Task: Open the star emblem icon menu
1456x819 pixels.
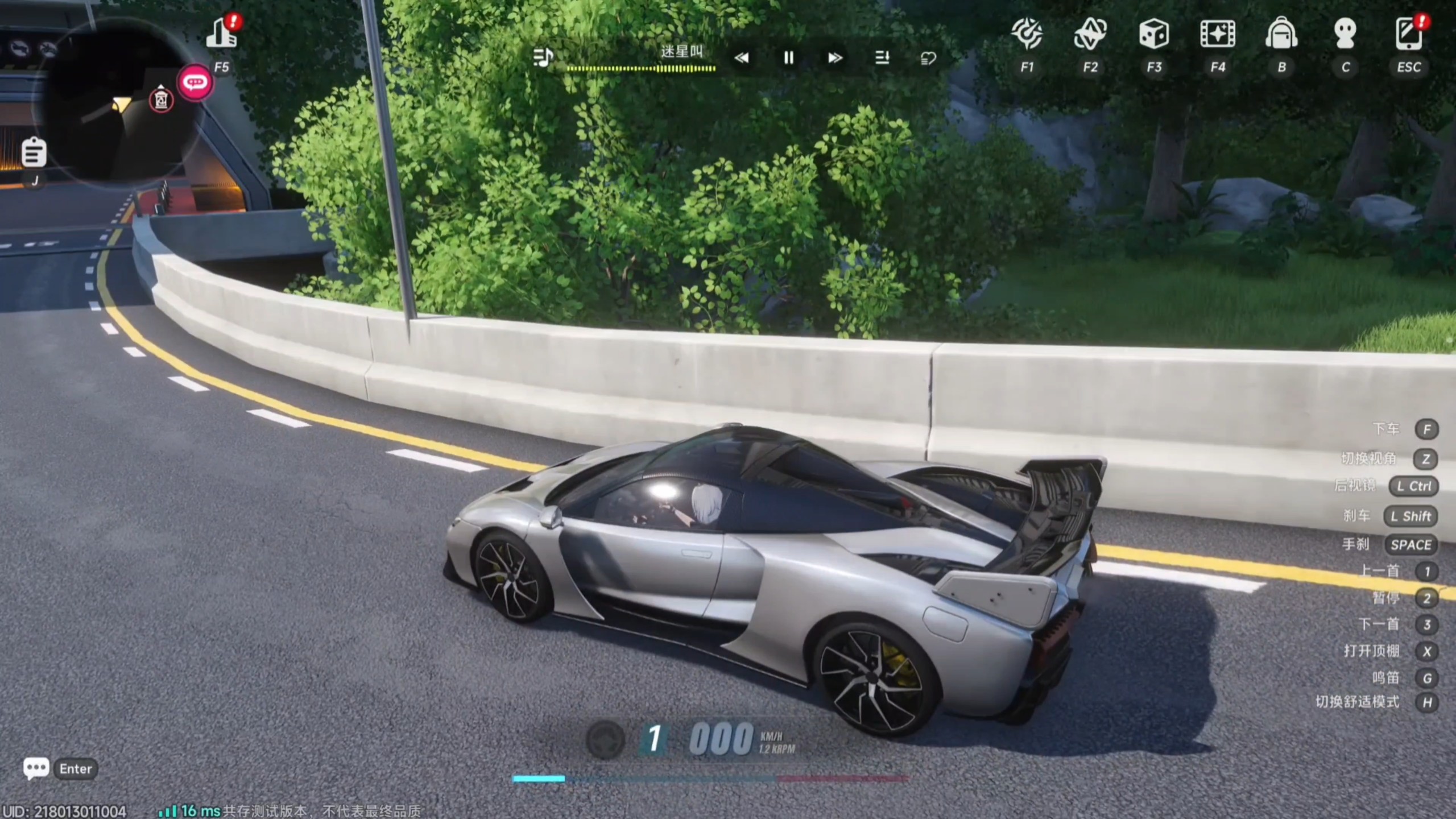Action: pyautogui.click(x=1090, y=34)
